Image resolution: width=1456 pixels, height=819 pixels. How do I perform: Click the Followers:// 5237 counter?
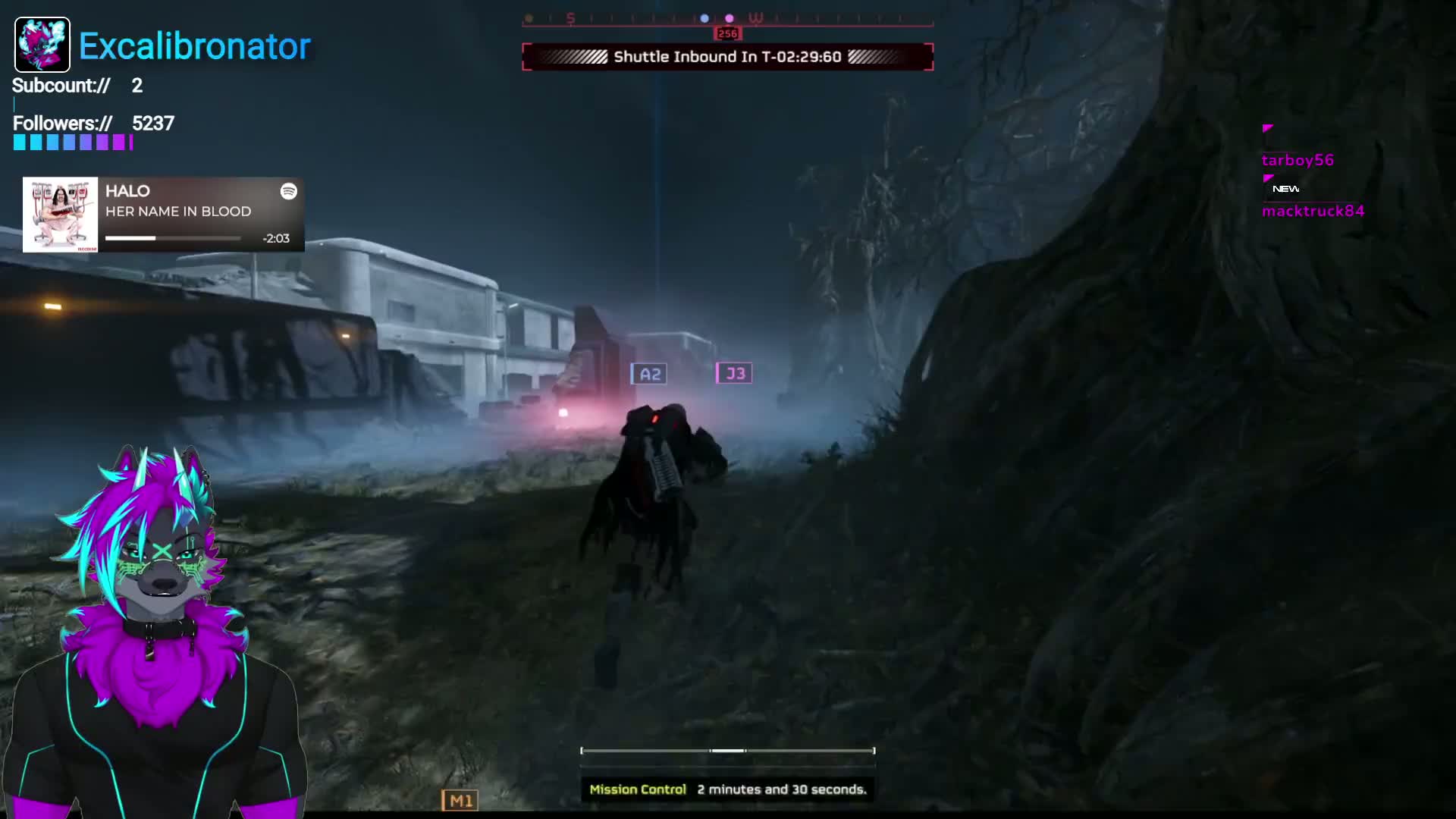point(93,123)
